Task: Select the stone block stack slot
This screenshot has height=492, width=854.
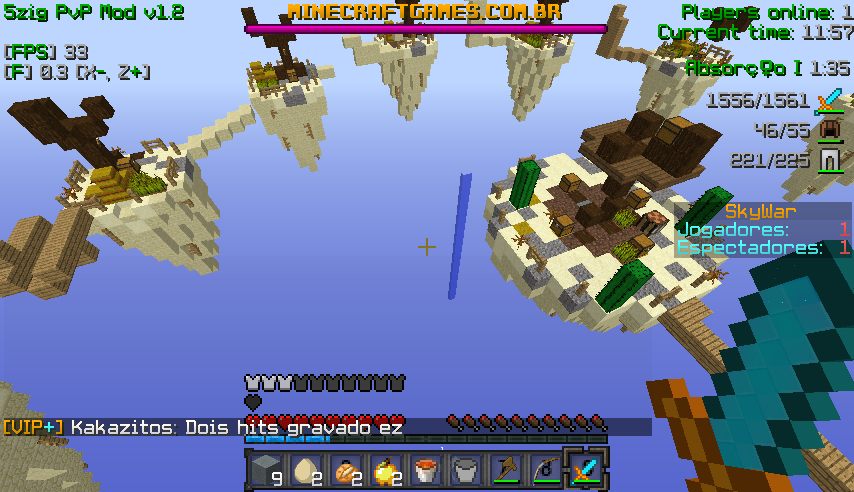Action: click(x=266, y=469)
